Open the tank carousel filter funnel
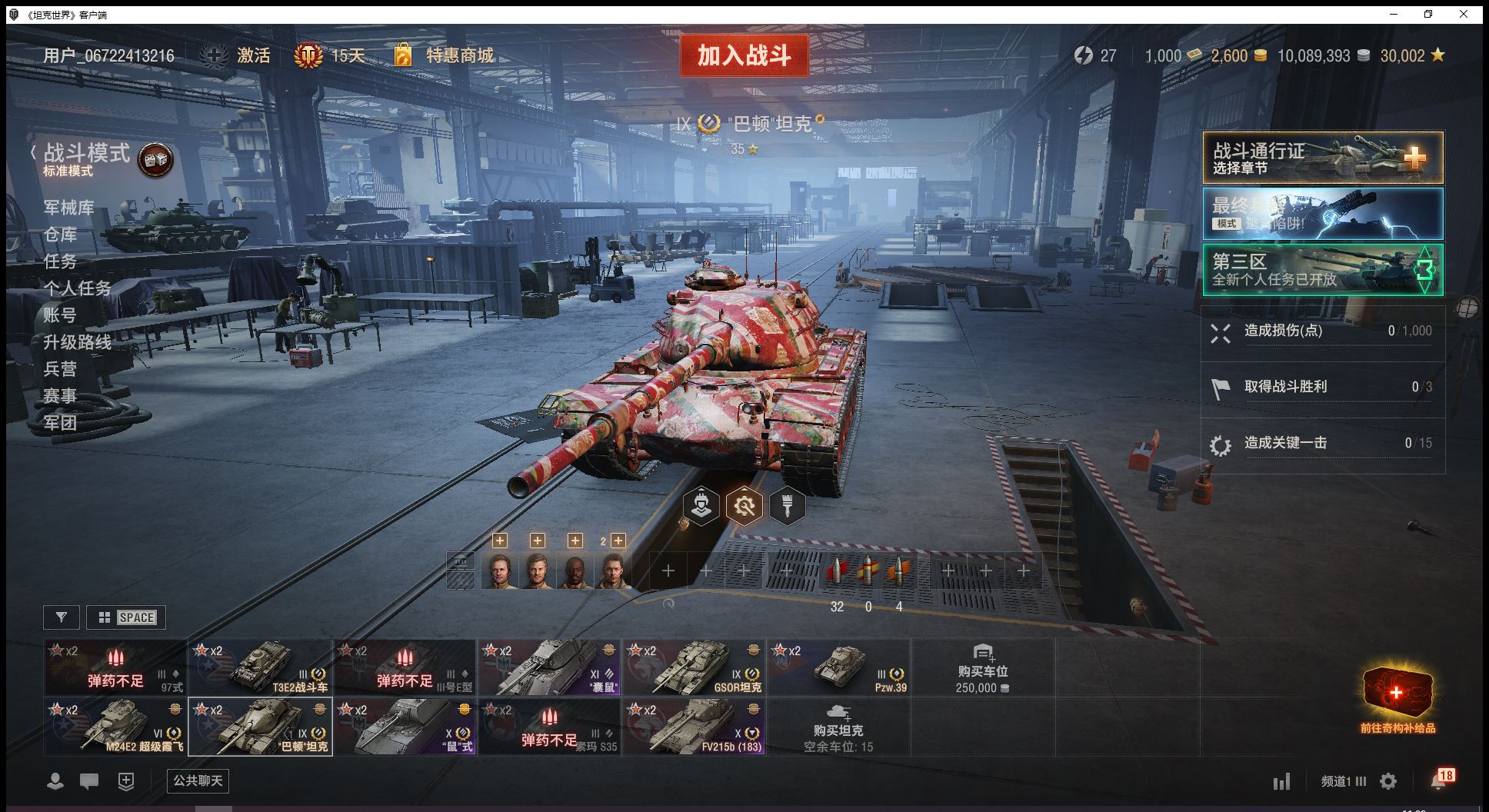The width and height of the screenshot is (1489, 812). 62,617
